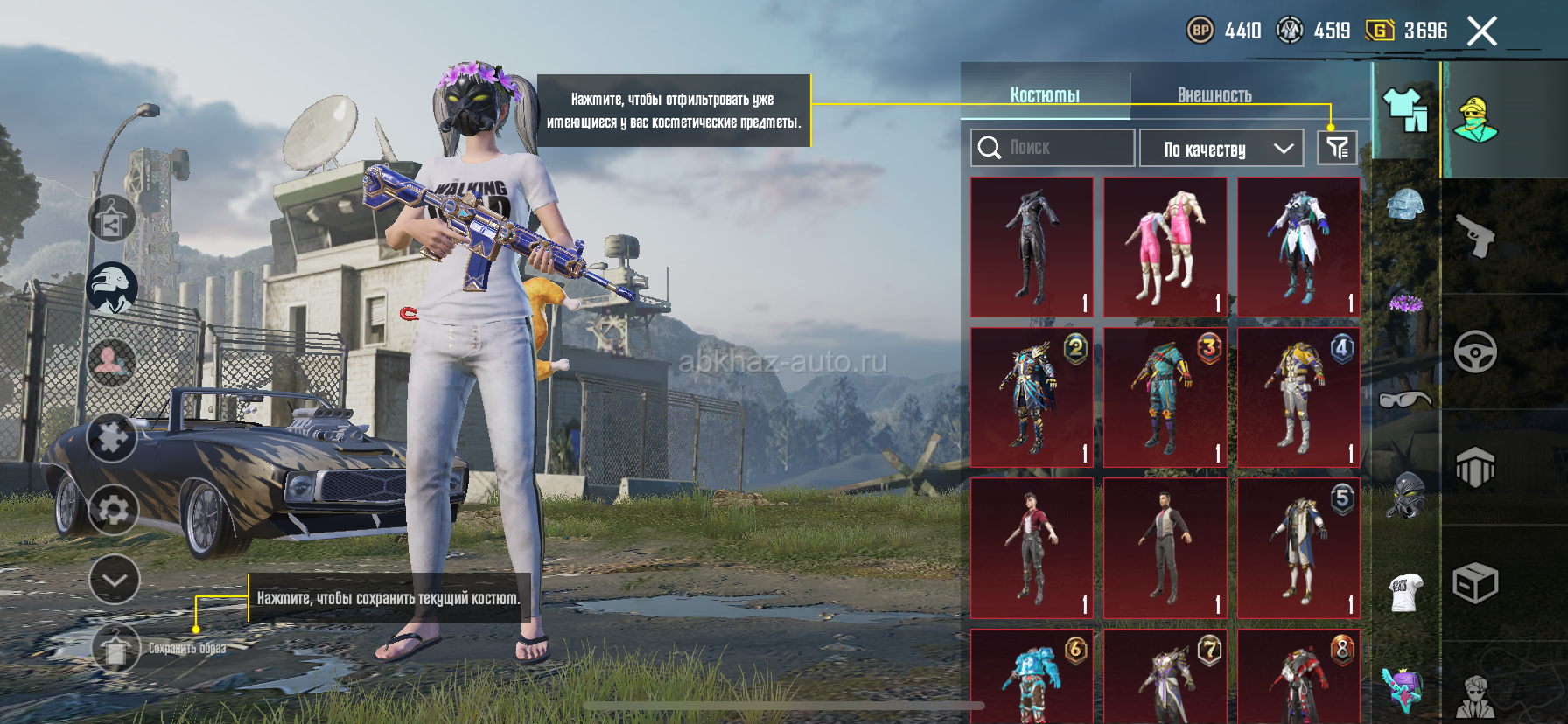Pick the costume tile numbered 4

coord(1298,397)
